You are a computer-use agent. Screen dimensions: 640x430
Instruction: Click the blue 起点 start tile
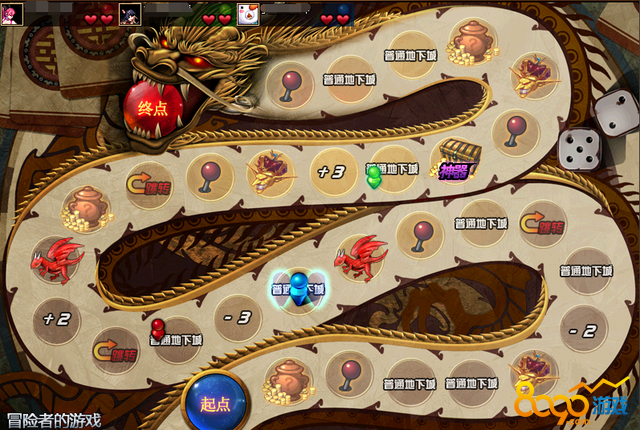pyautogui.click(x=215, y=402)
